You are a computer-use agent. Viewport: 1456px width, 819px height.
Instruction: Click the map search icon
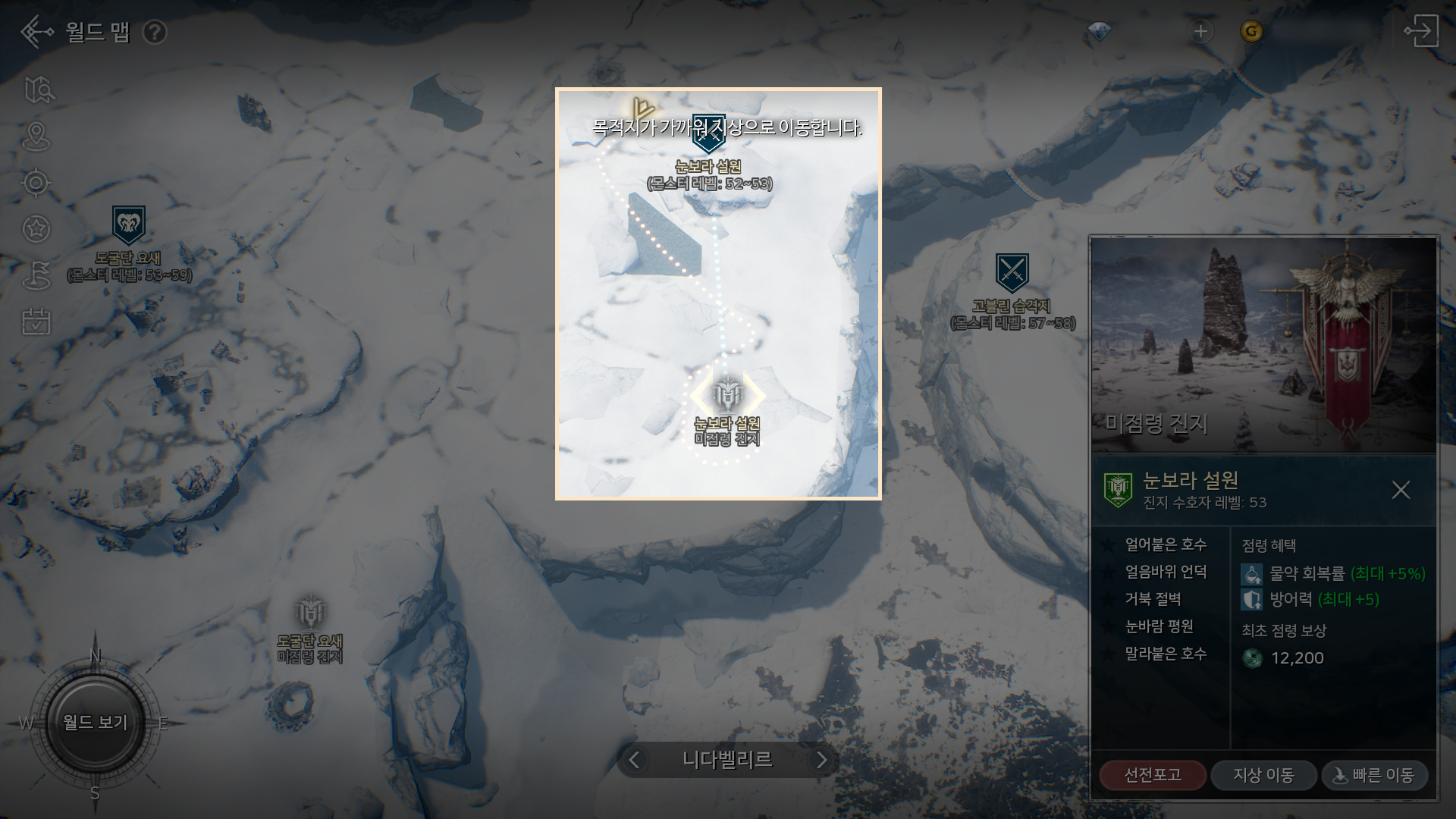pos(38,90)
